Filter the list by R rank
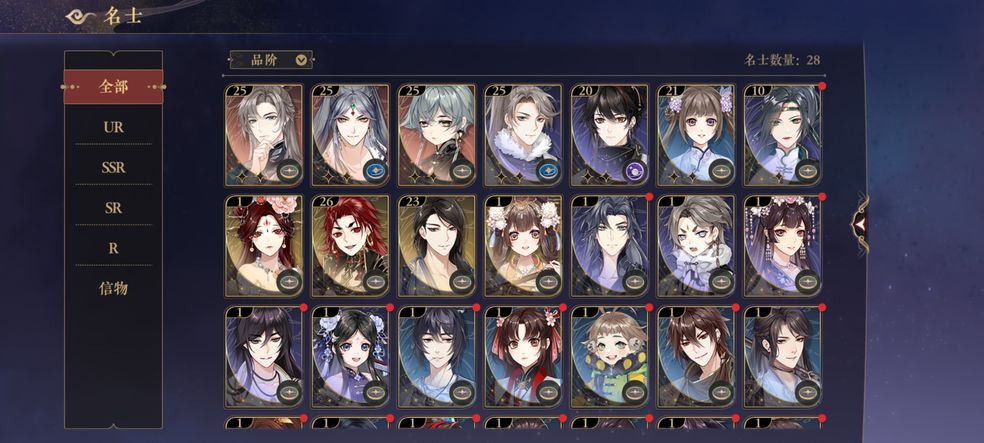984x443 pixels. tap(113, 248)
